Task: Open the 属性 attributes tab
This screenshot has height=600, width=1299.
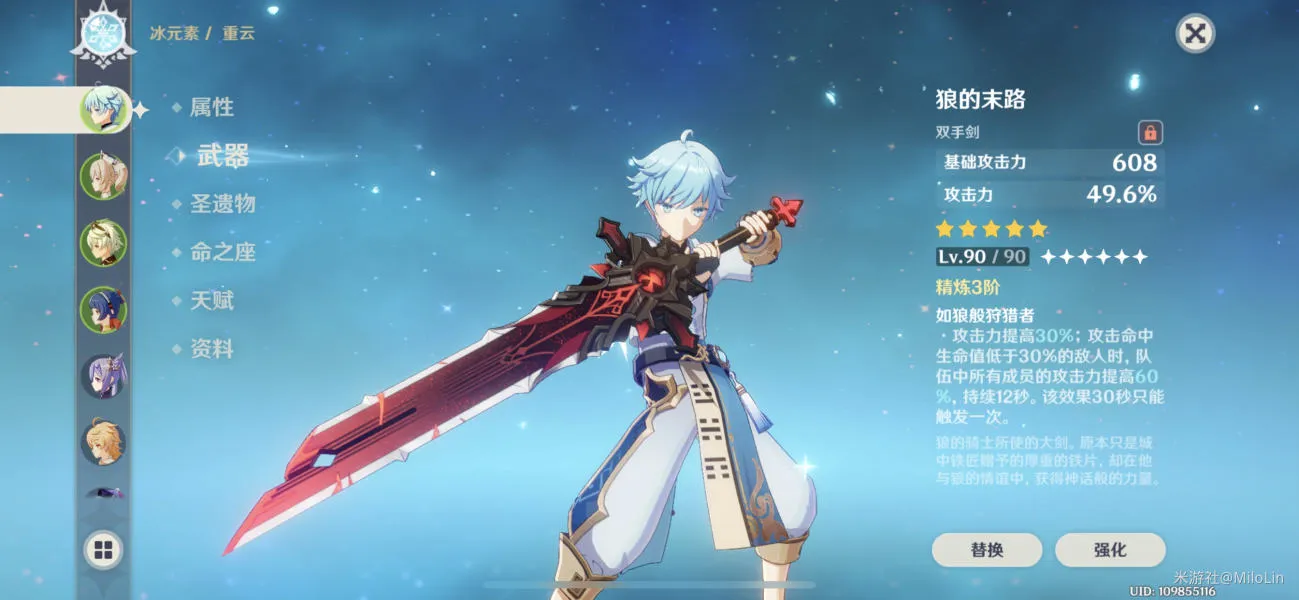Action: pyautogui.click(x=211, y=107)
